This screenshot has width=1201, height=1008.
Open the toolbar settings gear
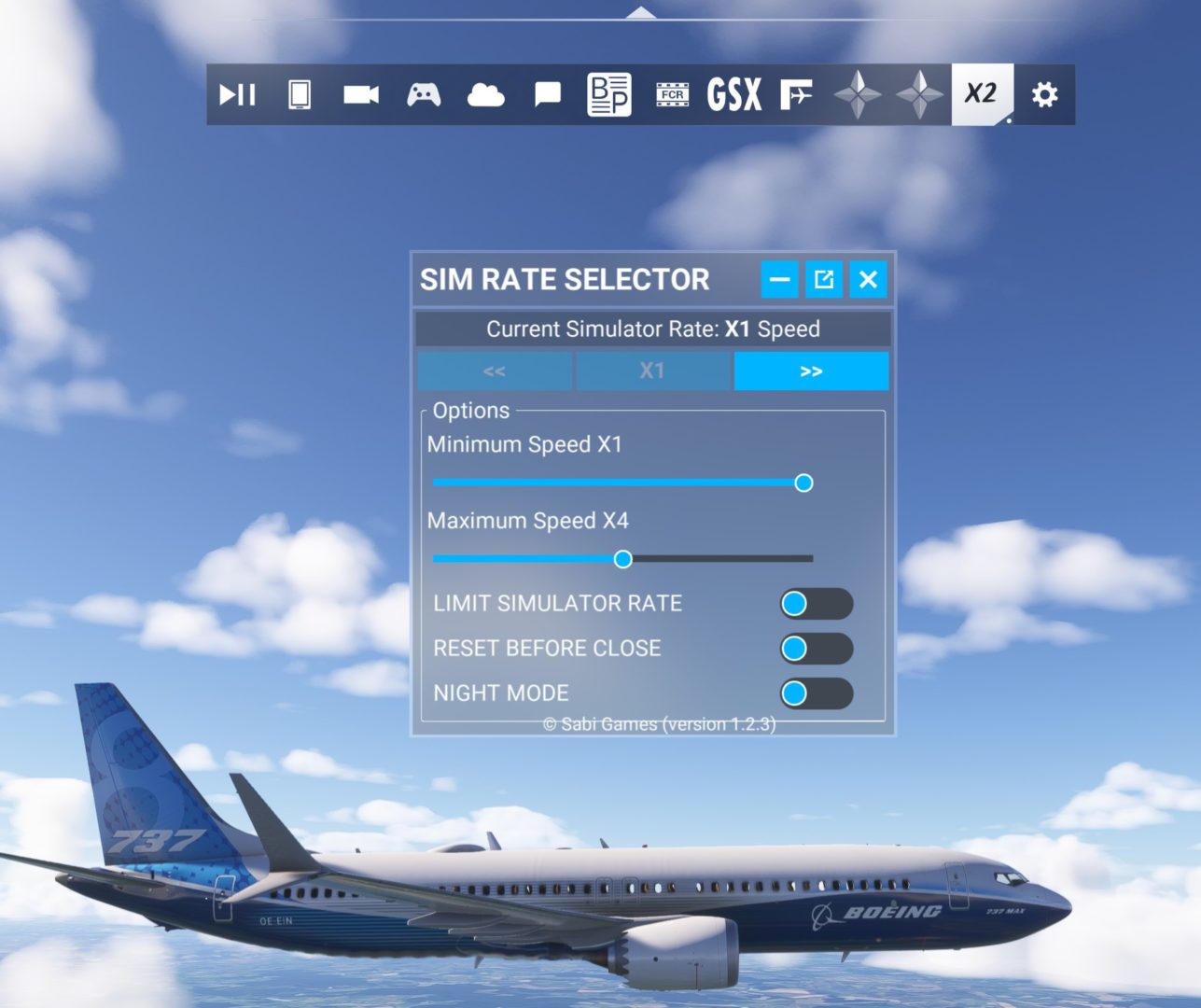[x=1044, y=93]
